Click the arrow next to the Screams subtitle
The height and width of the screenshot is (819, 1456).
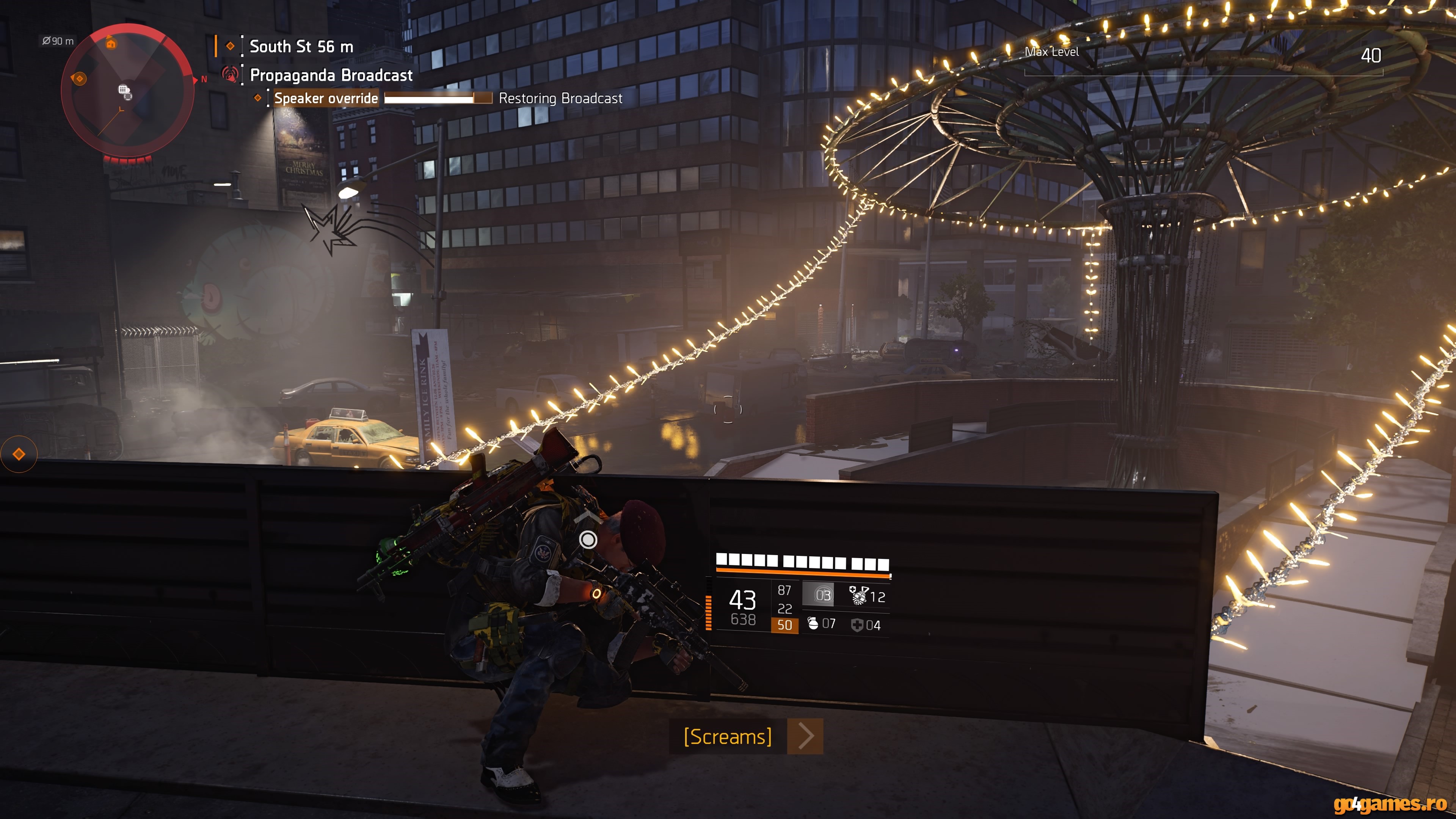(x=805, y=736)
